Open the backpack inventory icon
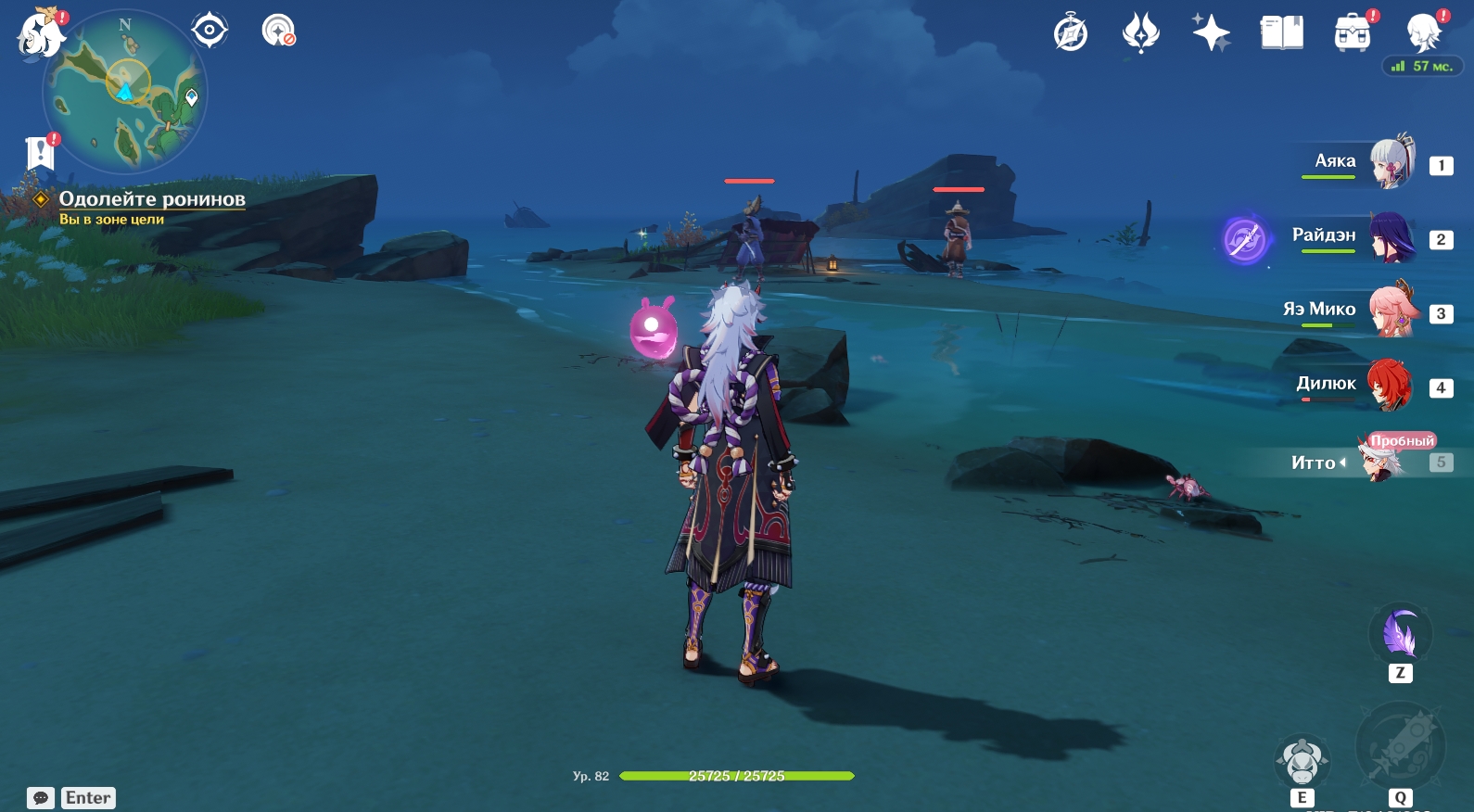This screenshot has height=812, width=1474. pyautogui.click(x=1353, y=33)
